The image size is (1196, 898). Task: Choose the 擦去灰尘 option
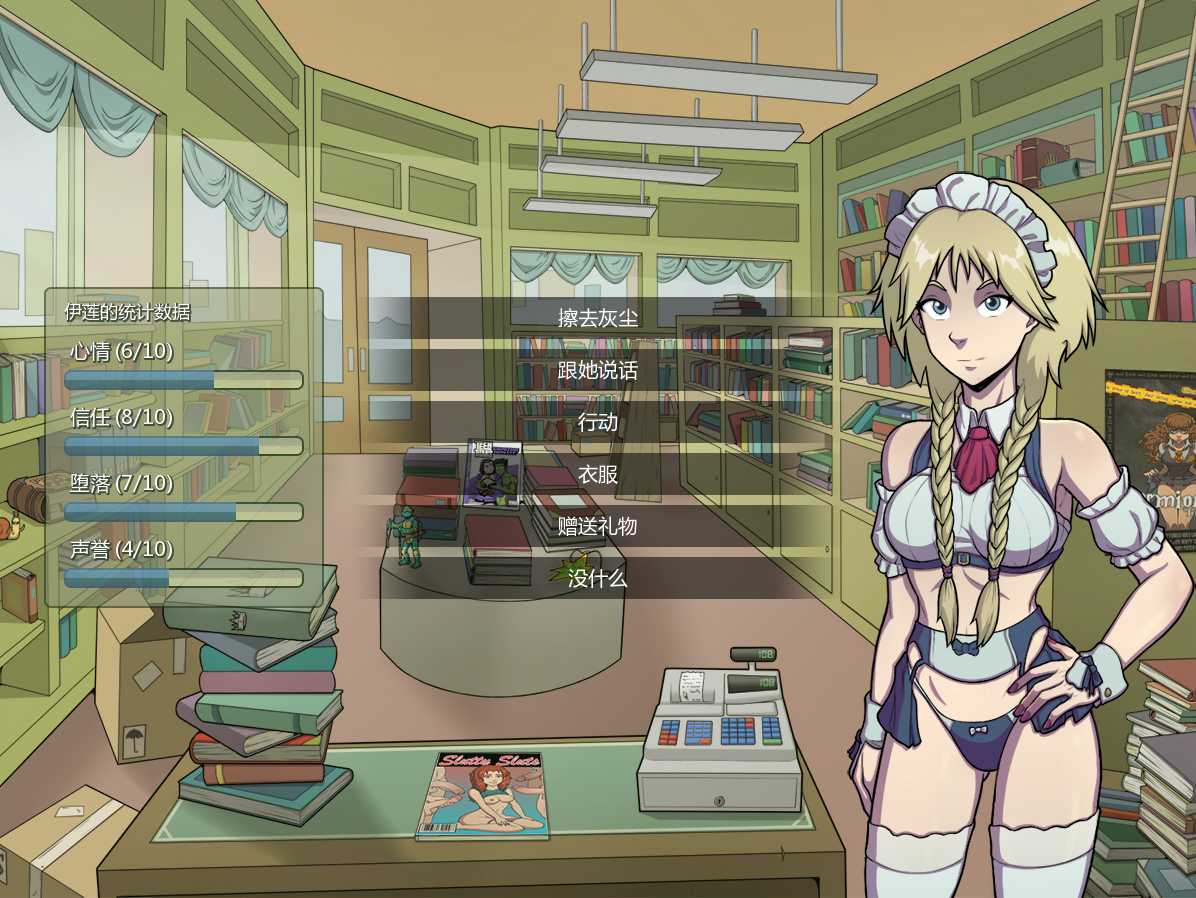pyautogui.click(x=597, y=318)
